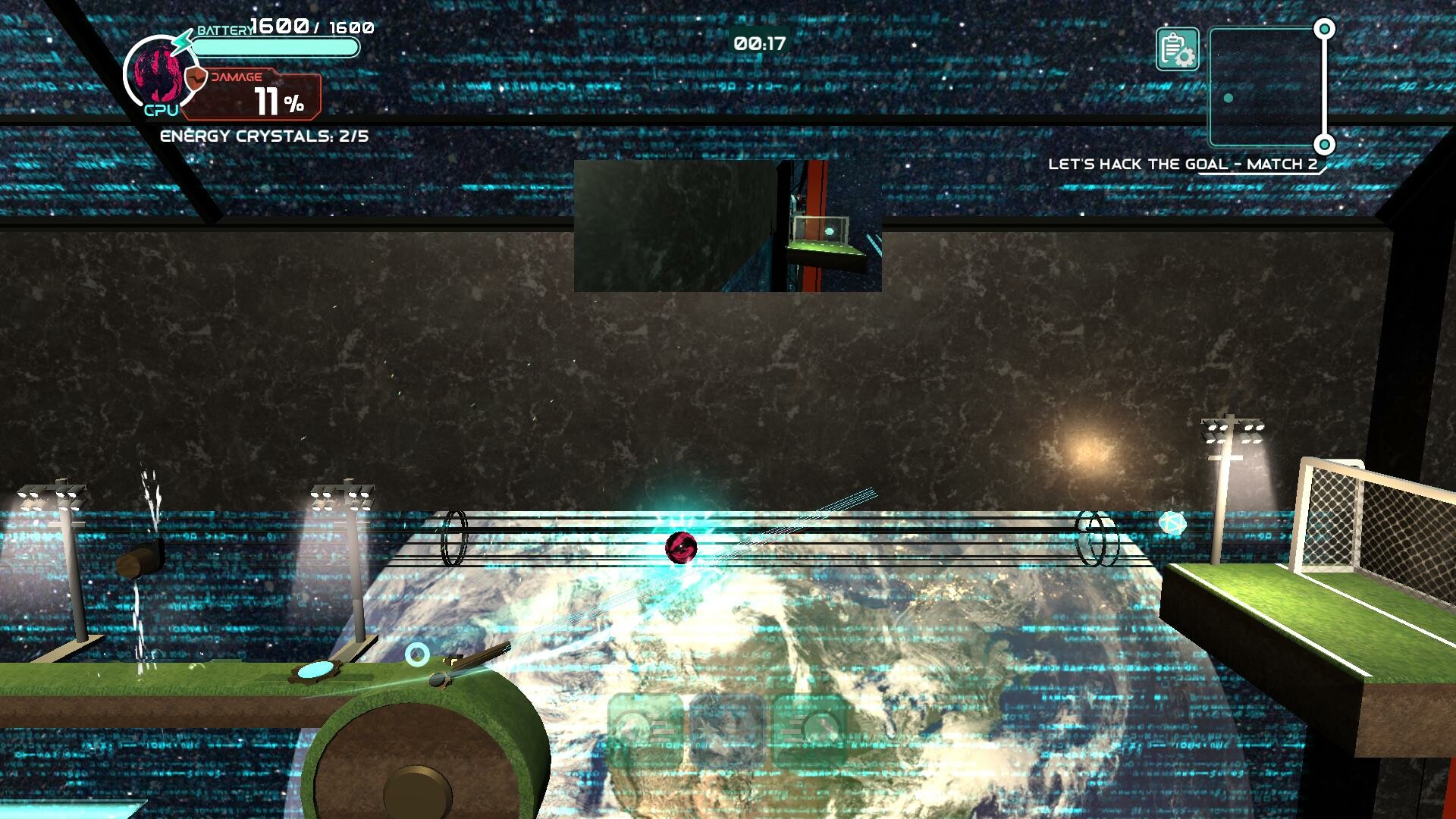This screenshot has height=819, width=1456.
Task: Click the full teal battery bar
Action: click(x=275, y=47)
